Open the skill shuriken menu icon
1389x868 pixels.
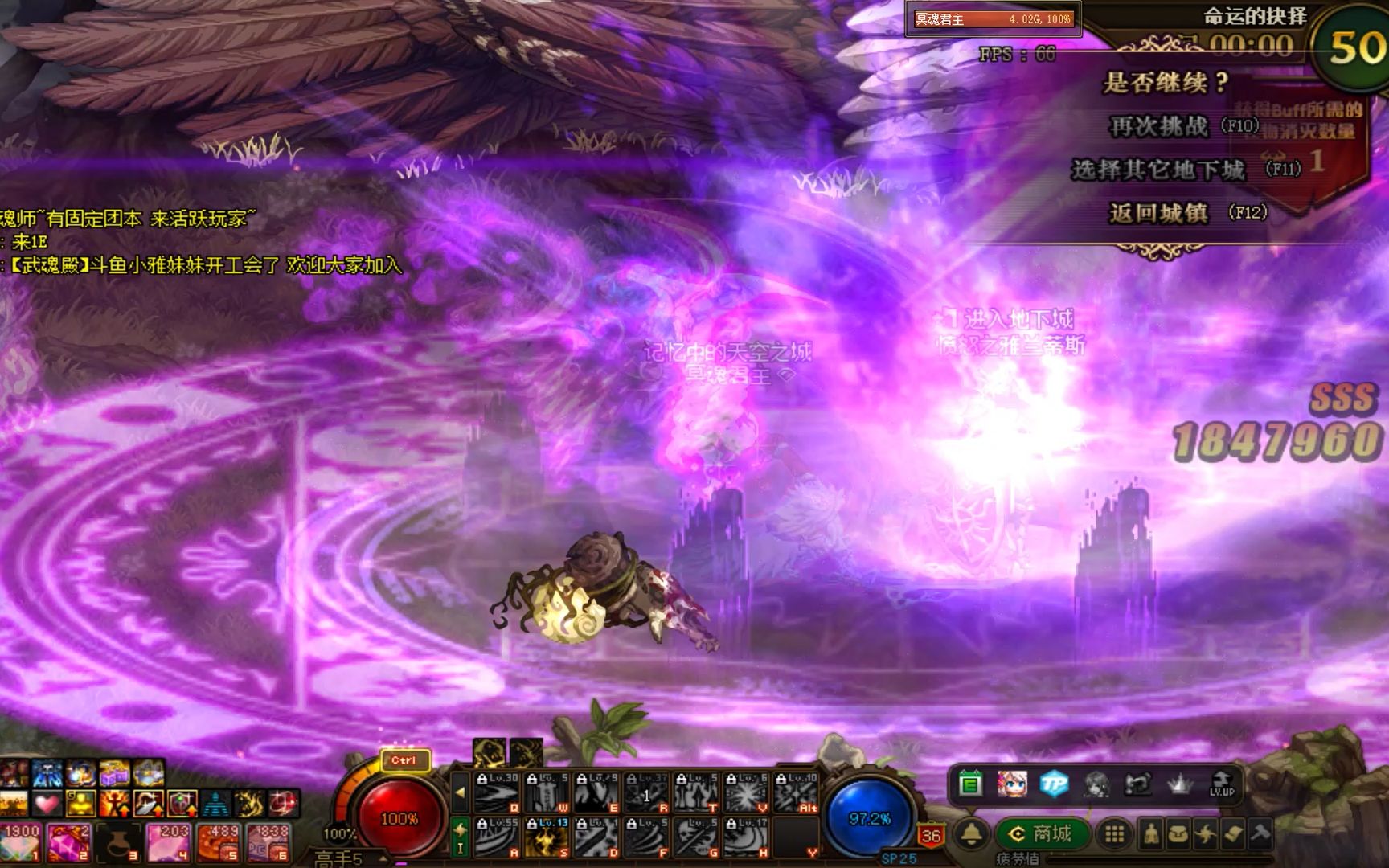coord(1205,834)
